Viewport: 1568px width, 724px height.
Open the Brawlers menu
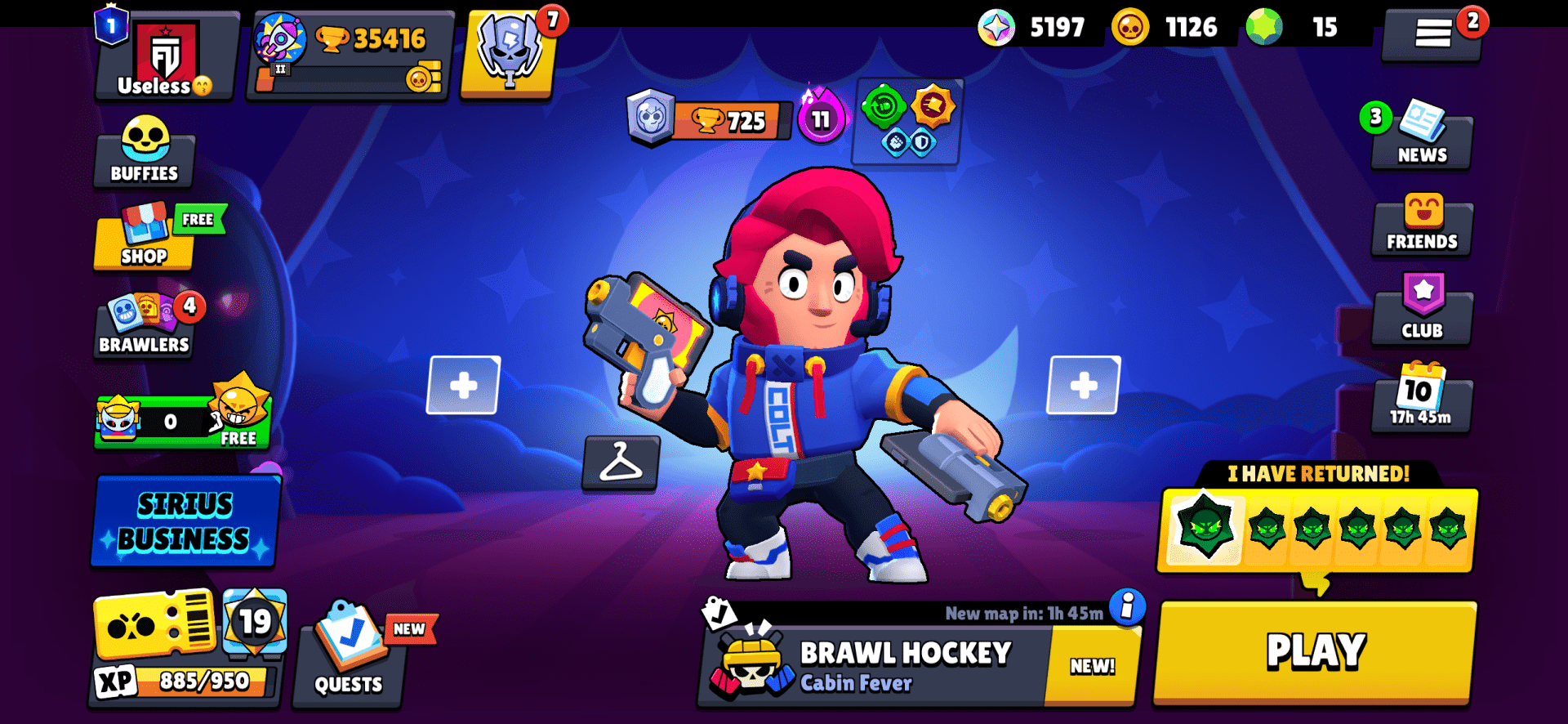pyautogui.click(x=144, y=325)
